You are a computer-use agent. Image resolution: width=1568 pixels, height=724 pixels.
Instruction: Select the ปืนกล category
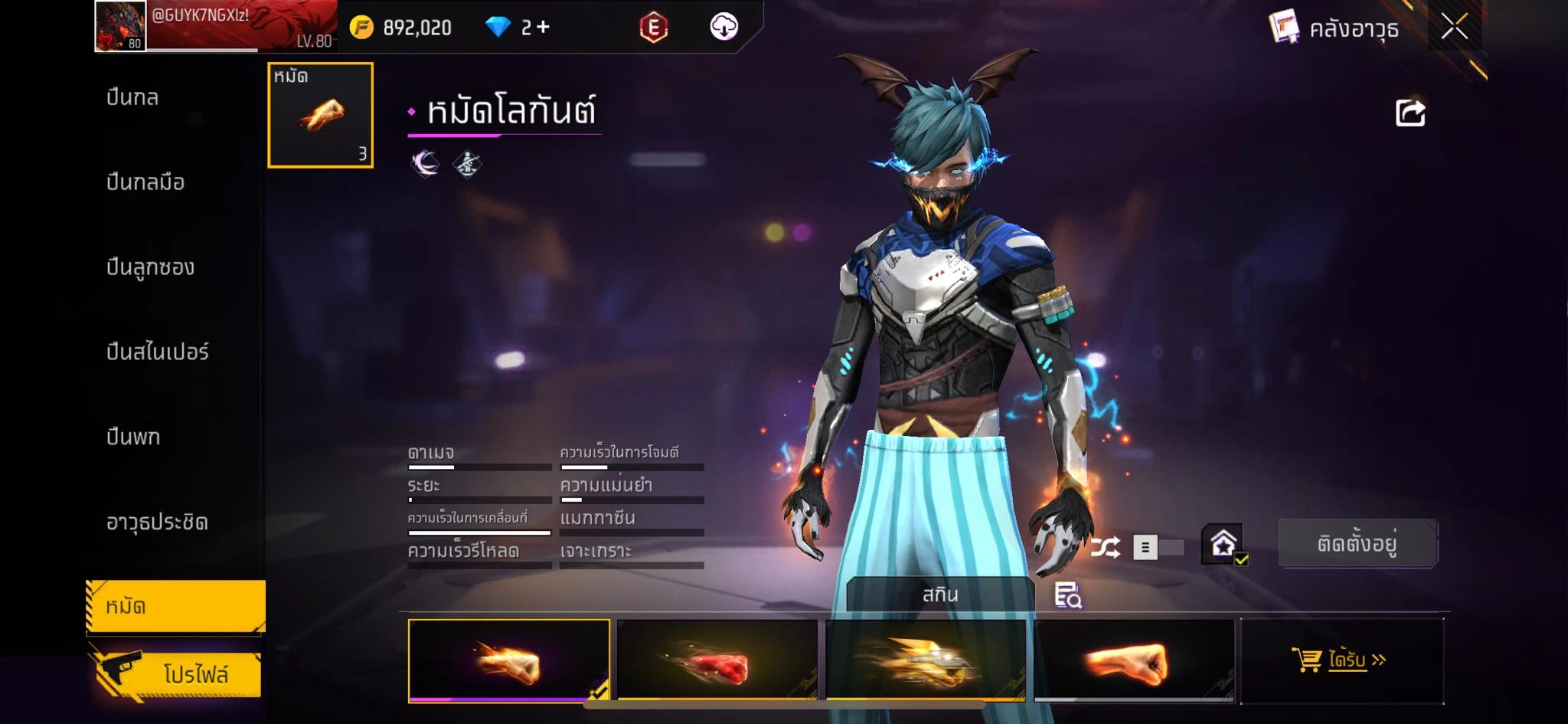click(132, 98)
